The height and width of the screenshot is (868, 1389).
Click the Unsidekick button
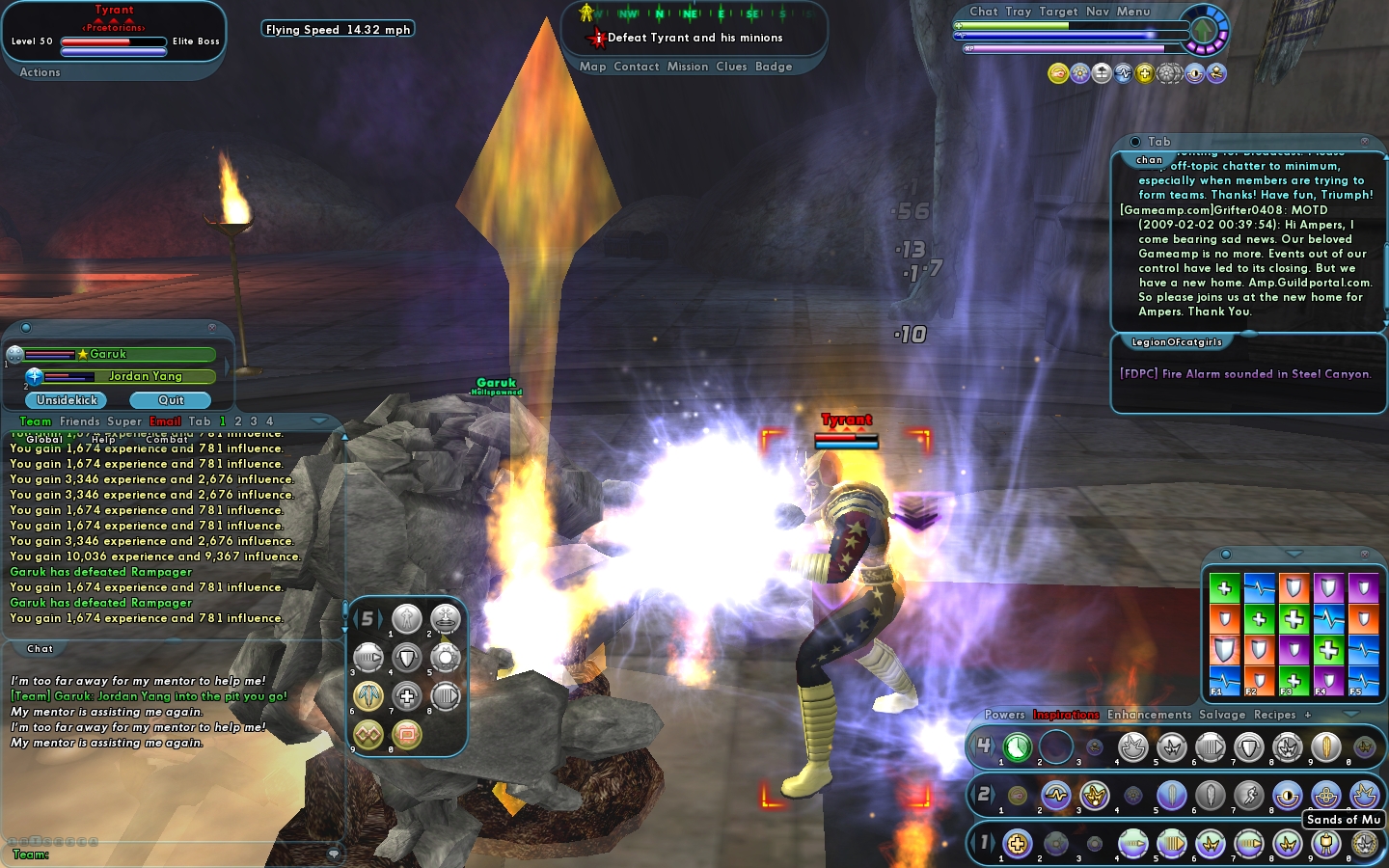click(x=67, y=400)
